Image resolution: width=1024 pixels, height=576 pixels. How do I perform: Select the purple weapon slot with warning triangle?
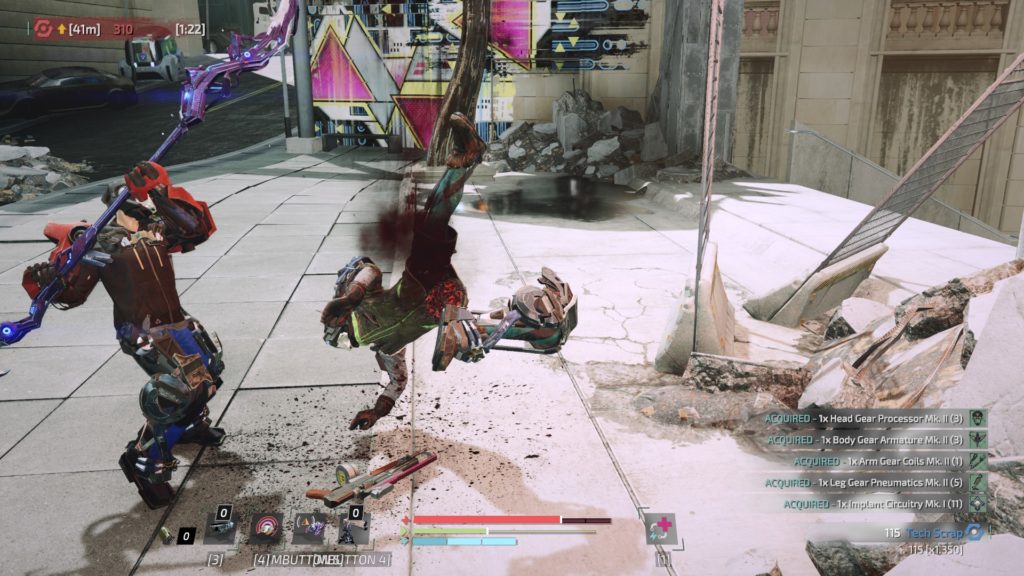[308, 528]
